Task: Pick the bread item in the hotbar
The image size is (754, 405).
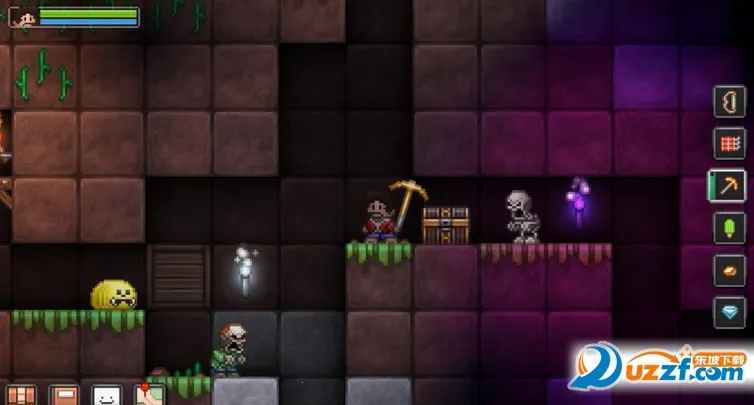Action: pyautogui.click(x=730, y=270)
